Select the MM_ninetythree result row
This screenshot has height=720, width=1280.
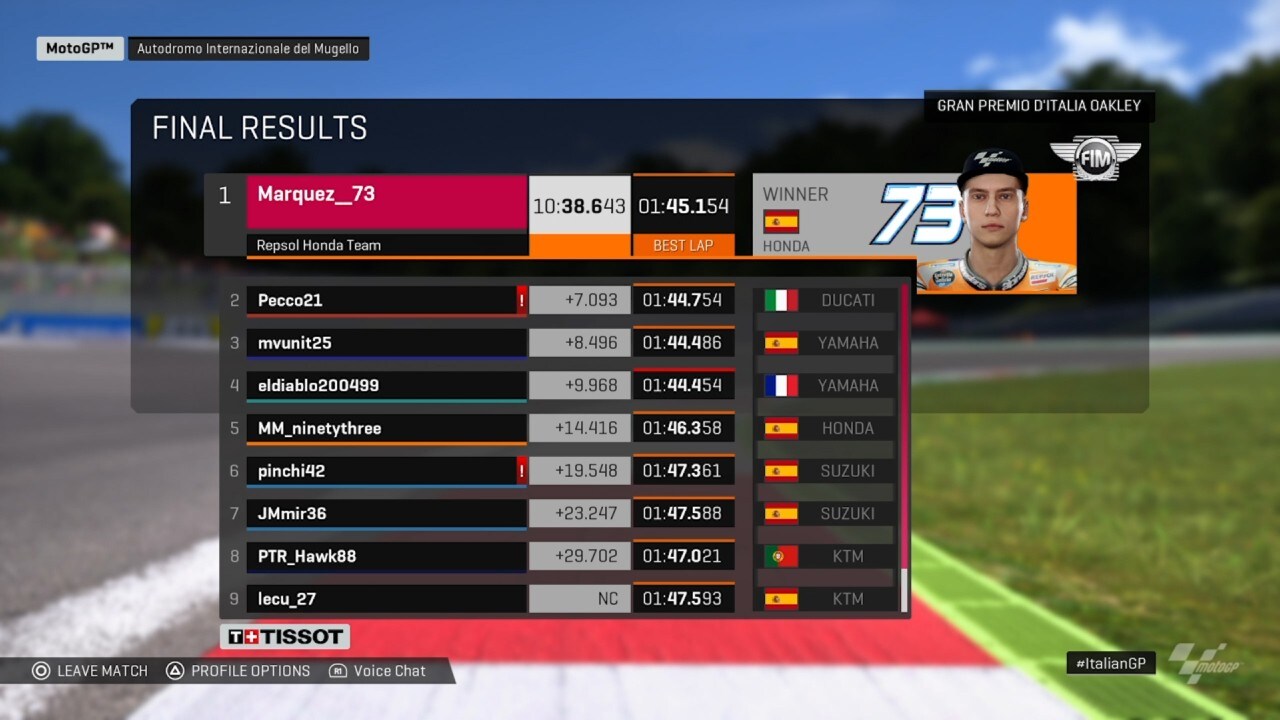point(386,428)
